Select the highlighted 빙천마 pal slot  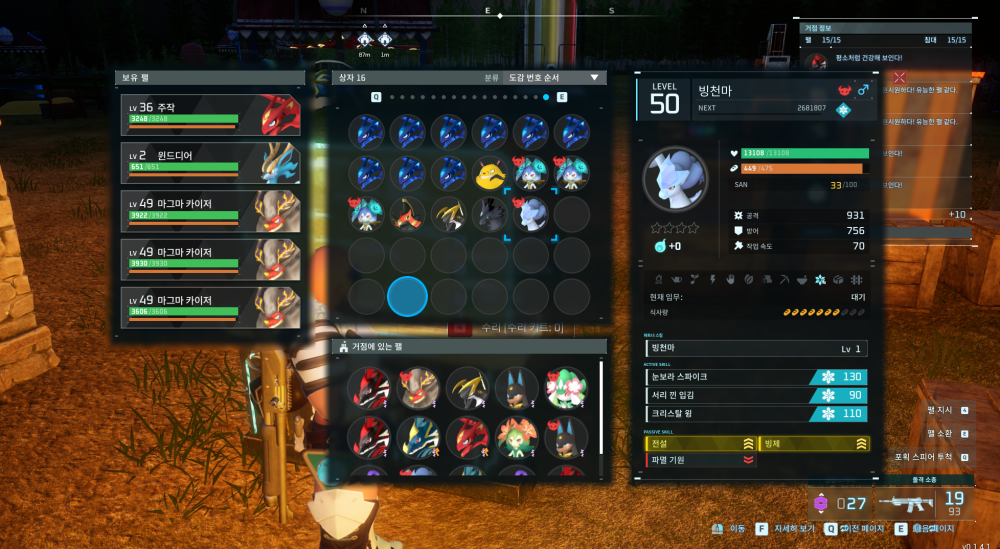[x=530, y=213]
